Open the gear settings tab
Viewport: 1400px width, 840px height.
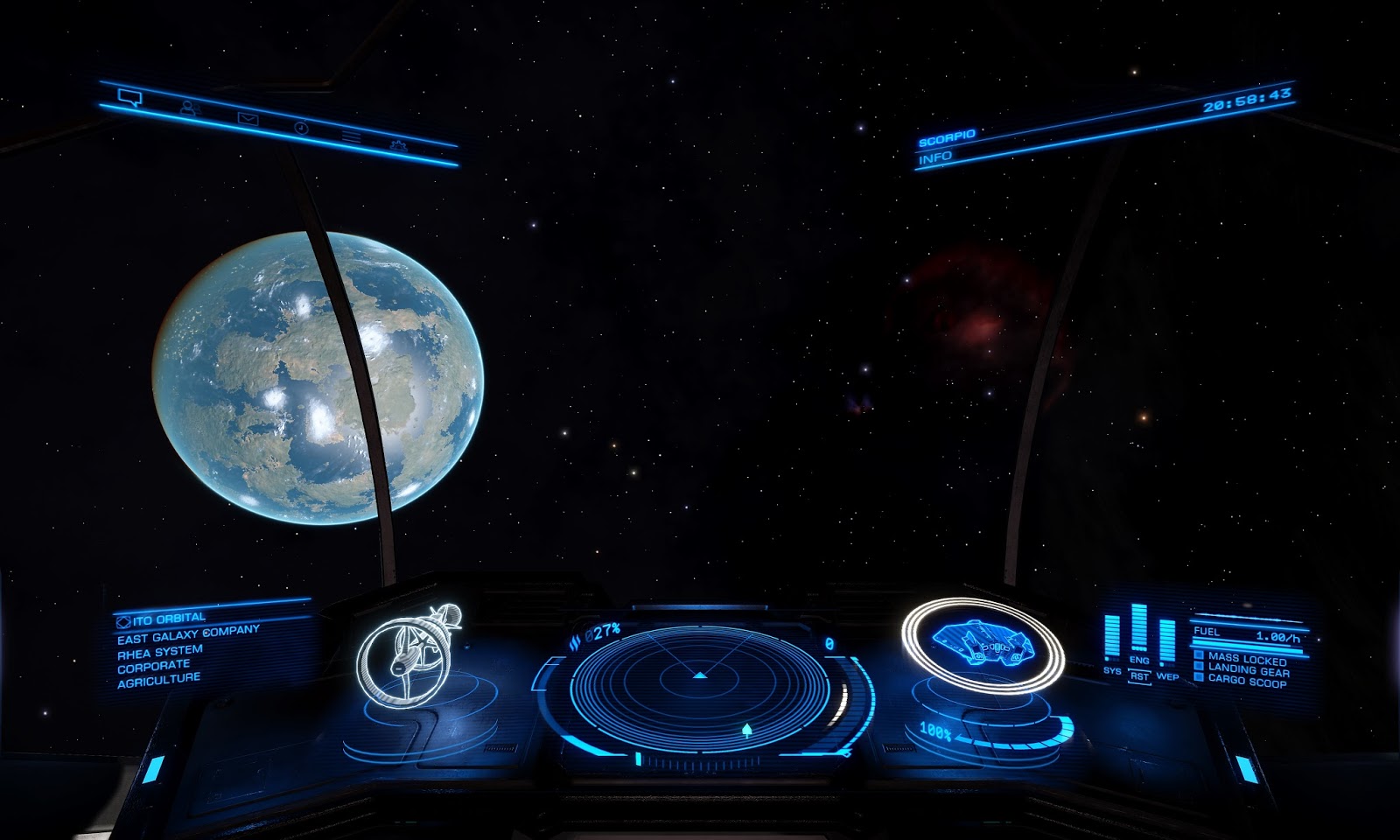pyautogui.click(x=399, y=145)
